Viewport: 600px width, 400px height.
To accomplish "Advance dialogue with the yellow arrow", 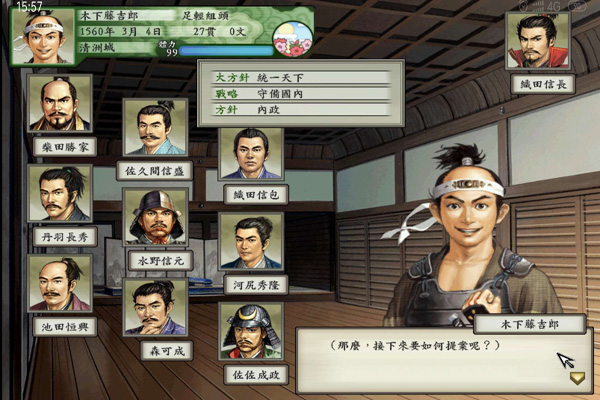I will 577,378.
